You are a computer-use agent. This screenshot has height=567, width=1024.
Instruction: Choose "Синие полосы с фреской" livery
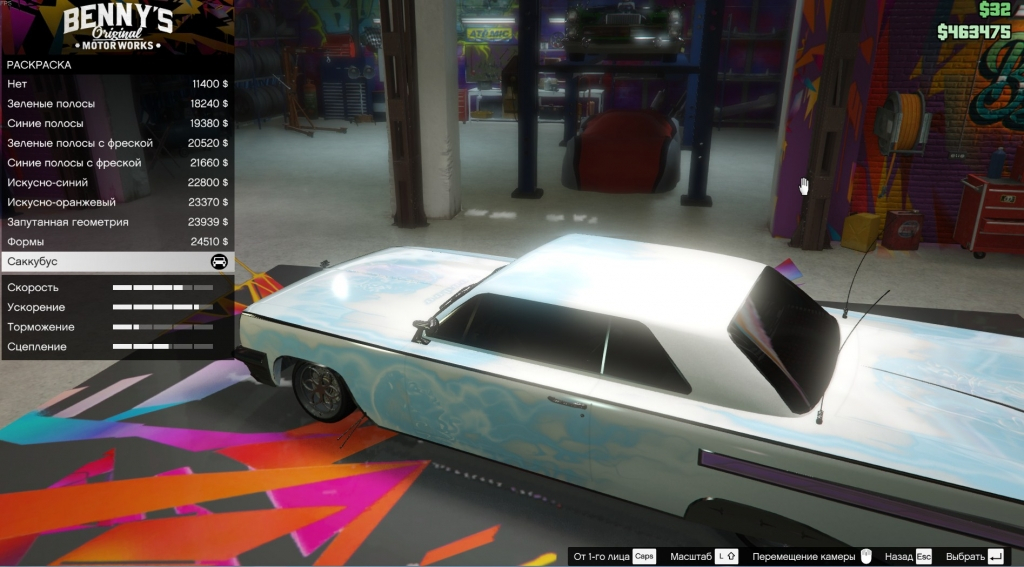point(117,162)
